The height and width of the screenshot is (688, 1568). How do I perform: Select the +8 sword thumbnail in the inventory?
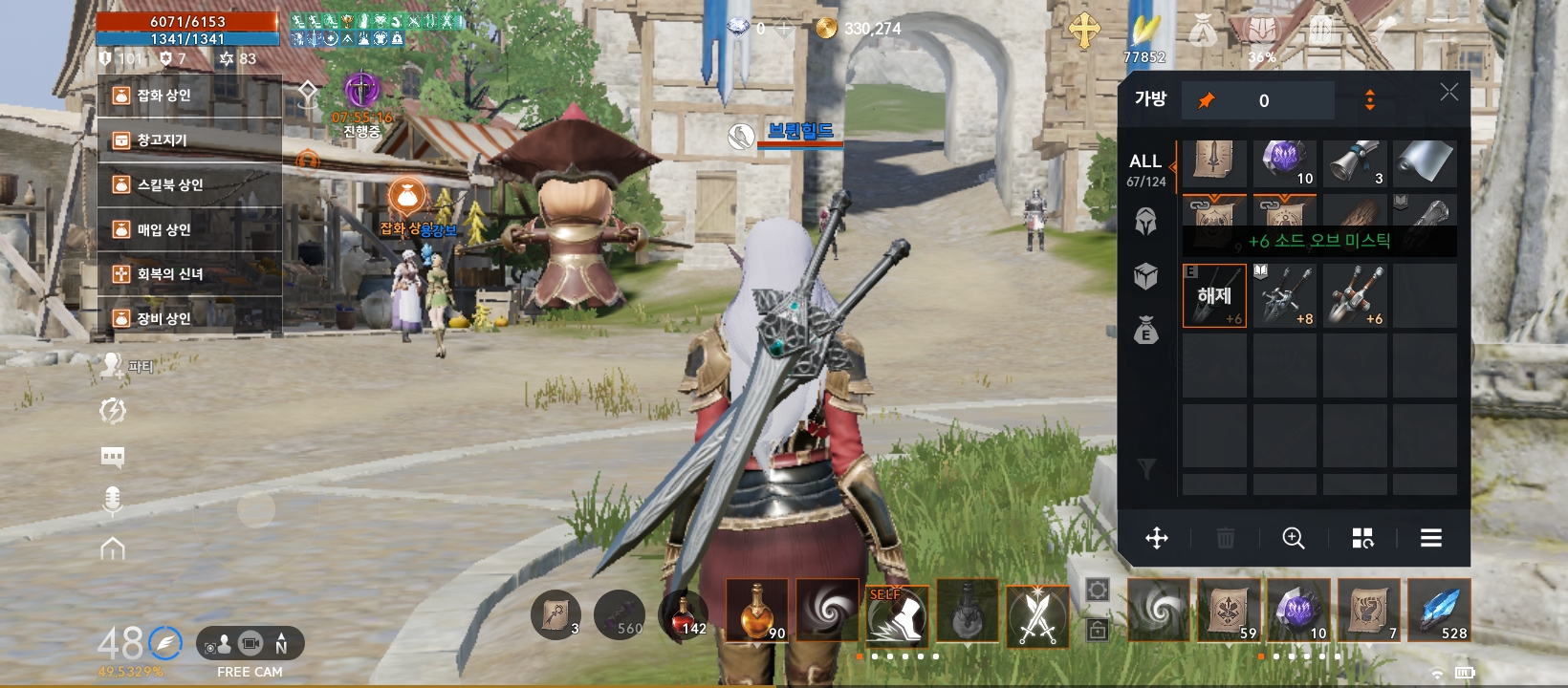tap(1285, 295)
